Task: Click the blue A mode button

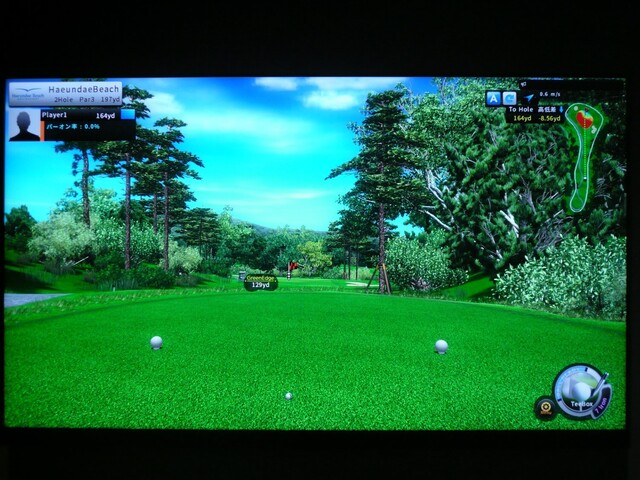Action: [x=493, y=98]
